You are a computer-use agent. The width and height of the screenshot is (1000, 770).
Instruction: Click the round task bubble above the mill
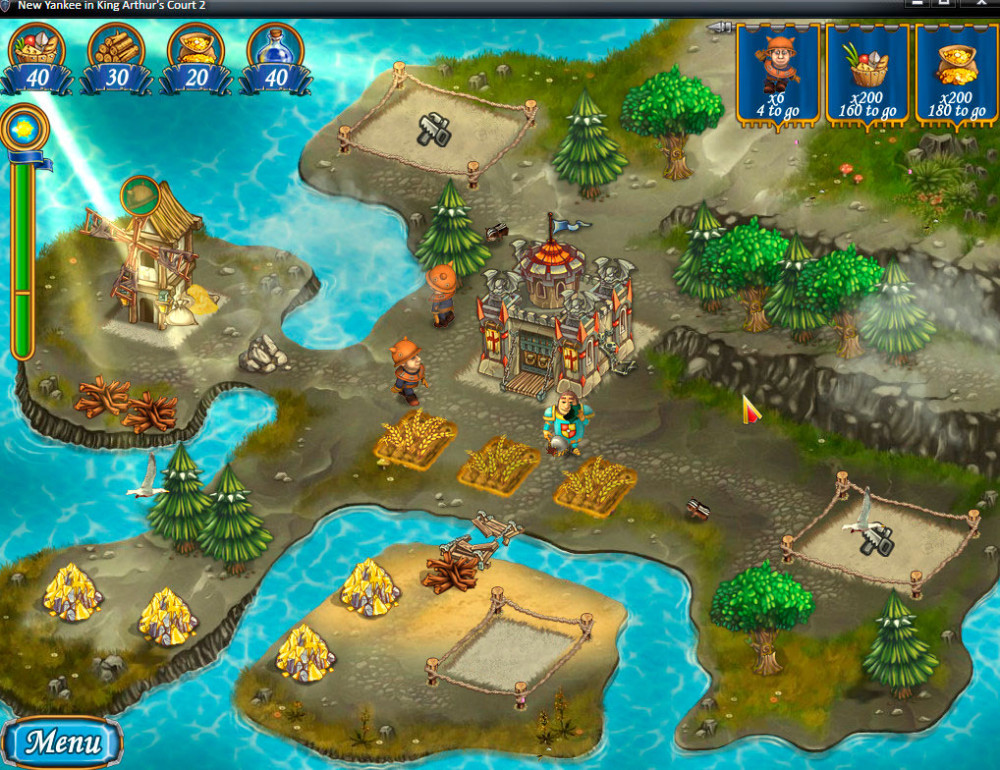tap(141, 195)
